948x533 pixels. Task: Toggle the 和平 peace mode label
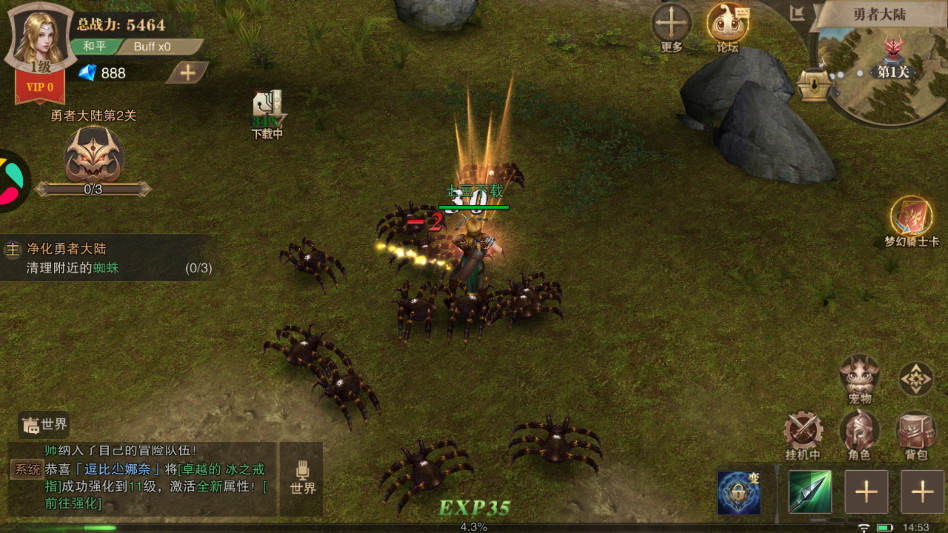tap(94, 46)
